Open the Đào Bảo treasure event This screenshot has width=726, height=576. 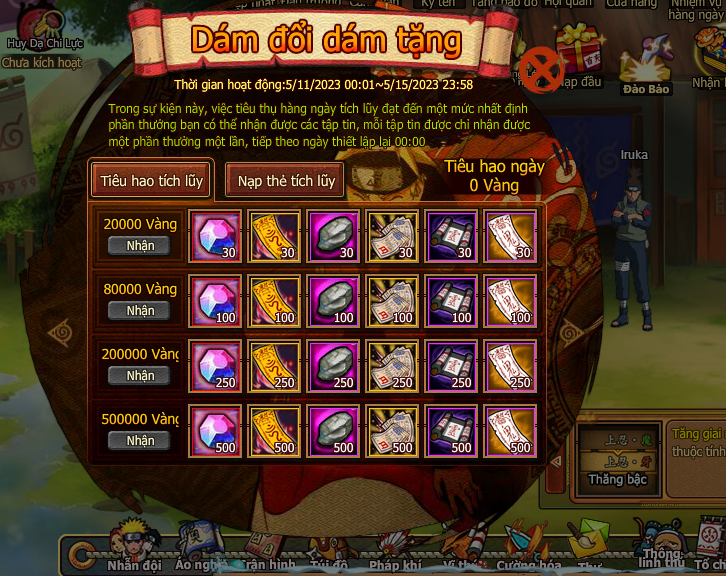click(645, 70)
